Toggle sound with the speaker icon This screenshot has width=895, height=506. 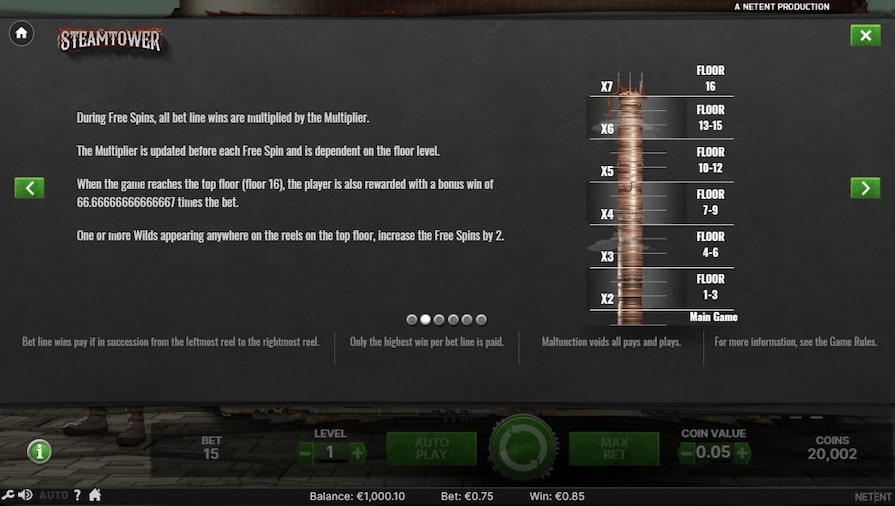[25, 495]
